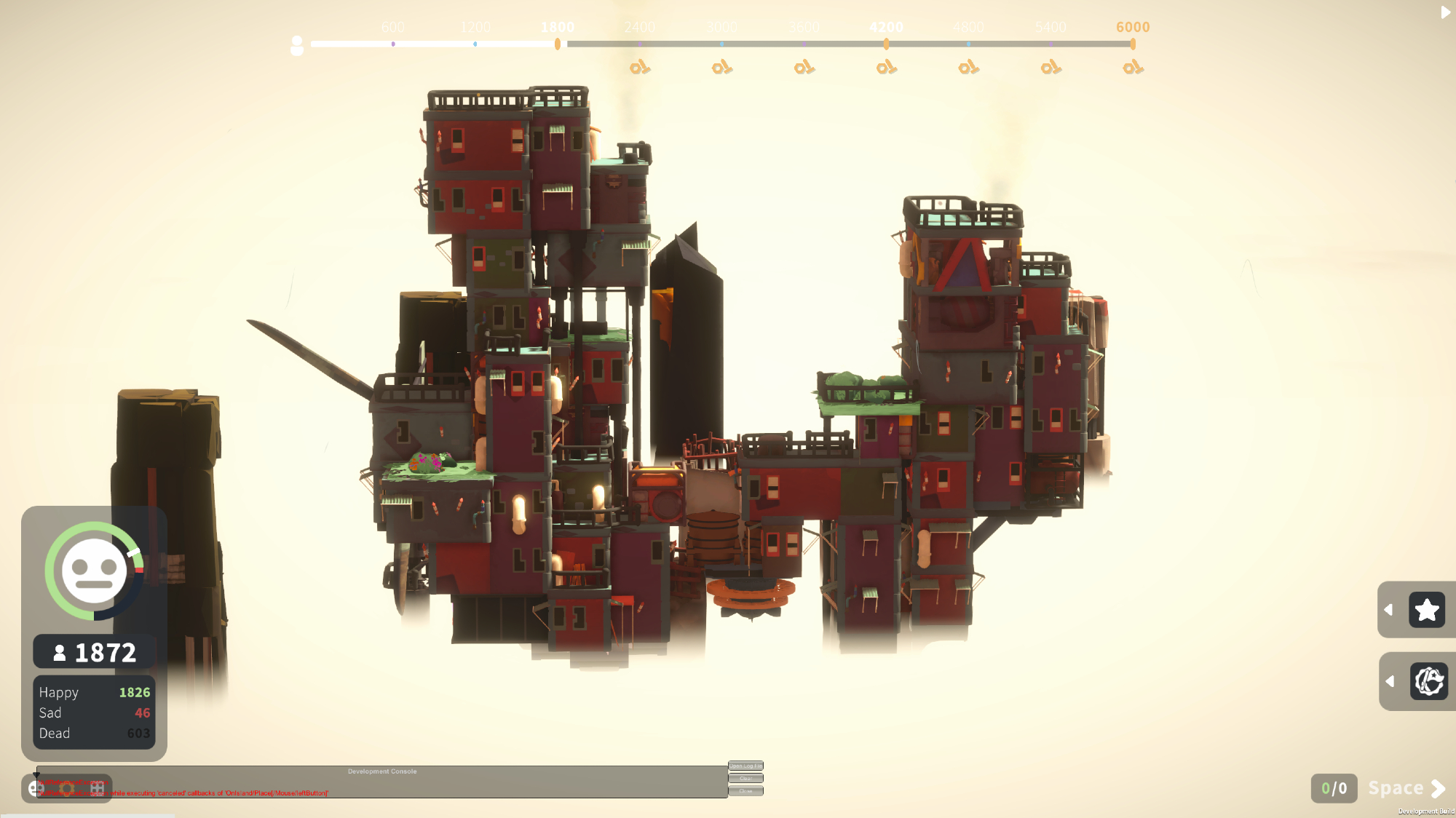Click the happiness face gauge

pyautogui.click(x=94, y=571)
